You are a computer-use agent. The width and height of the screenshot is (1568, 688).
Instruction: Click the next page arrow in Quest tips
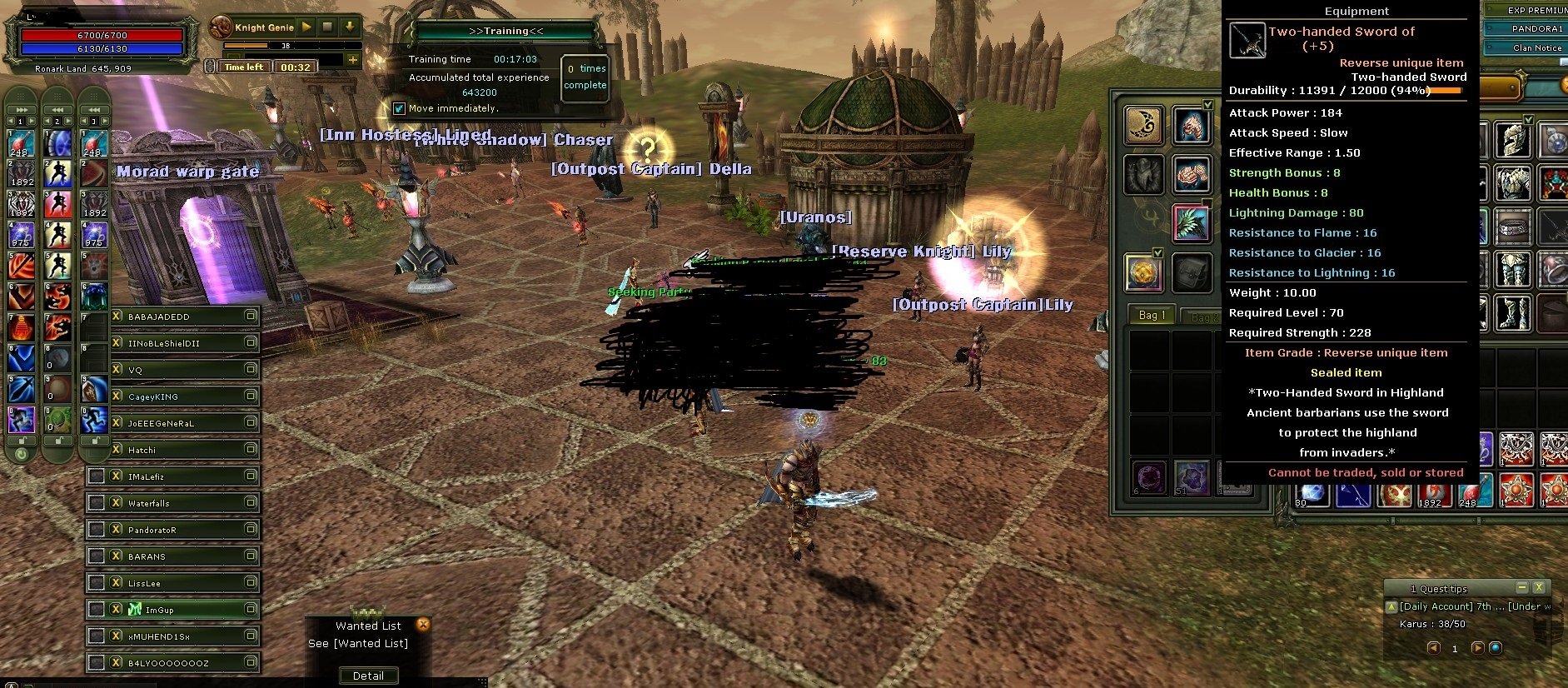click(1478, 650)
